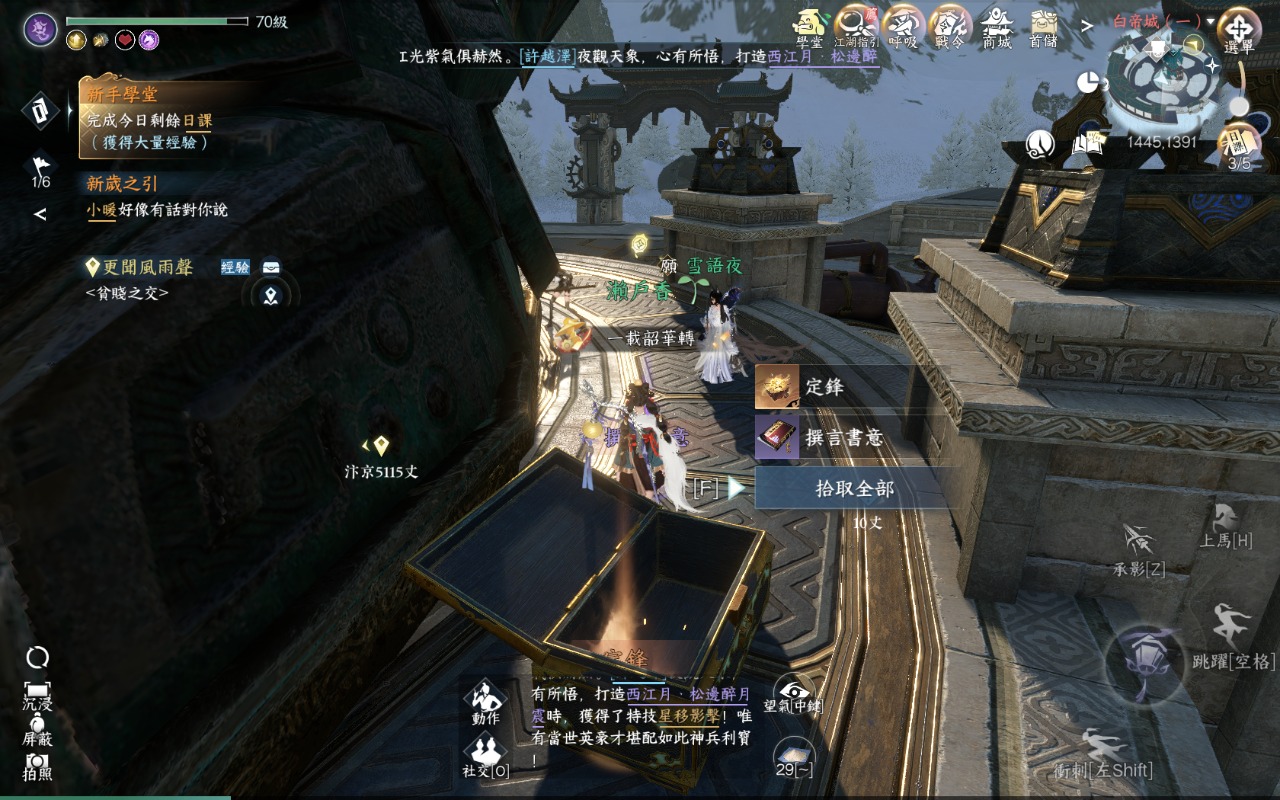Open the 戰令 battle pass
The width and height of the screenshot is (1280, 800).
pyautogui.click(x=950, y=26)
